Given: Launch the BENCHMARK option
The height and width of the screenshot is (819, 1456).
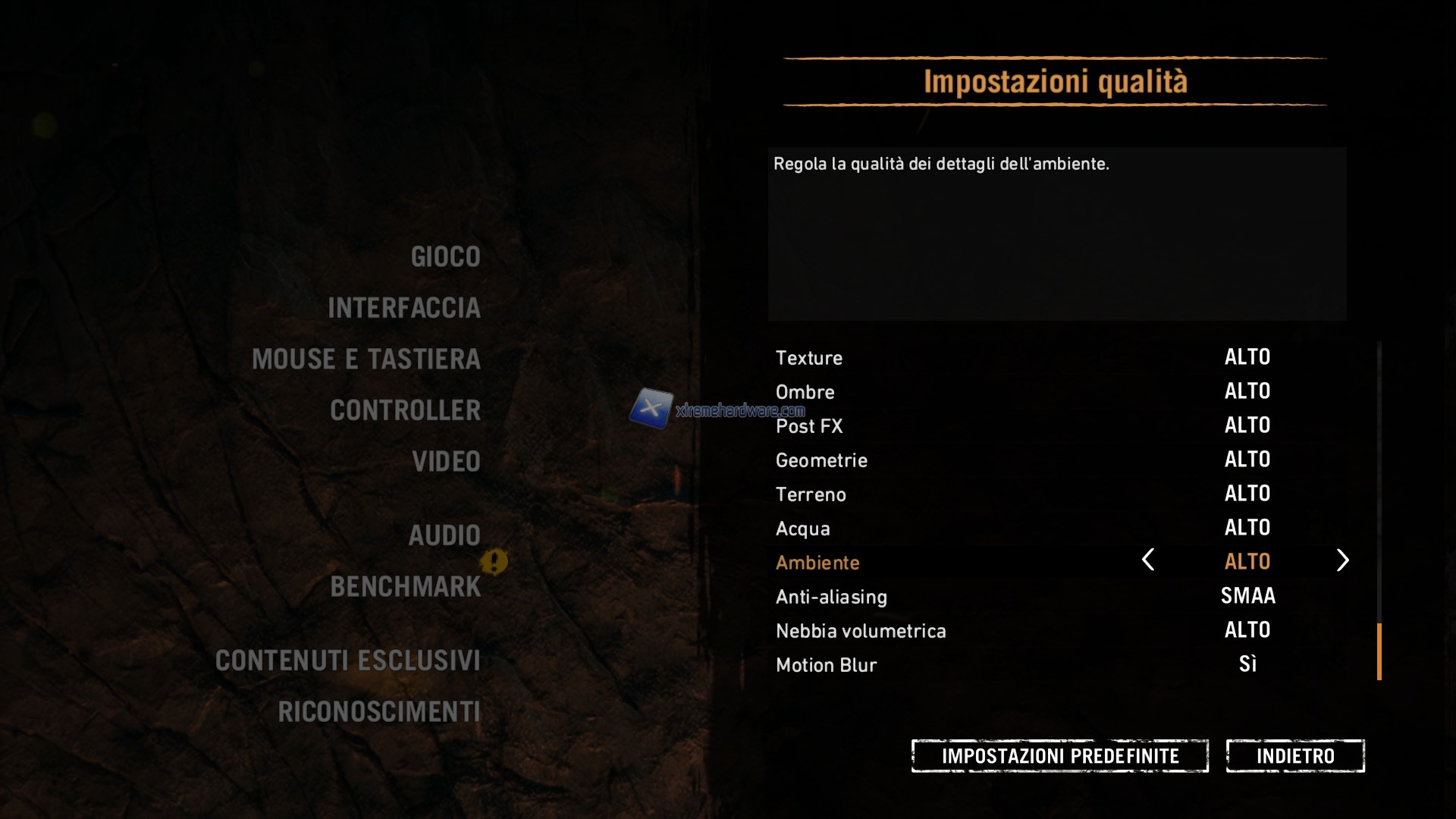Looking at the screenshot, I should tap(406, 587).
